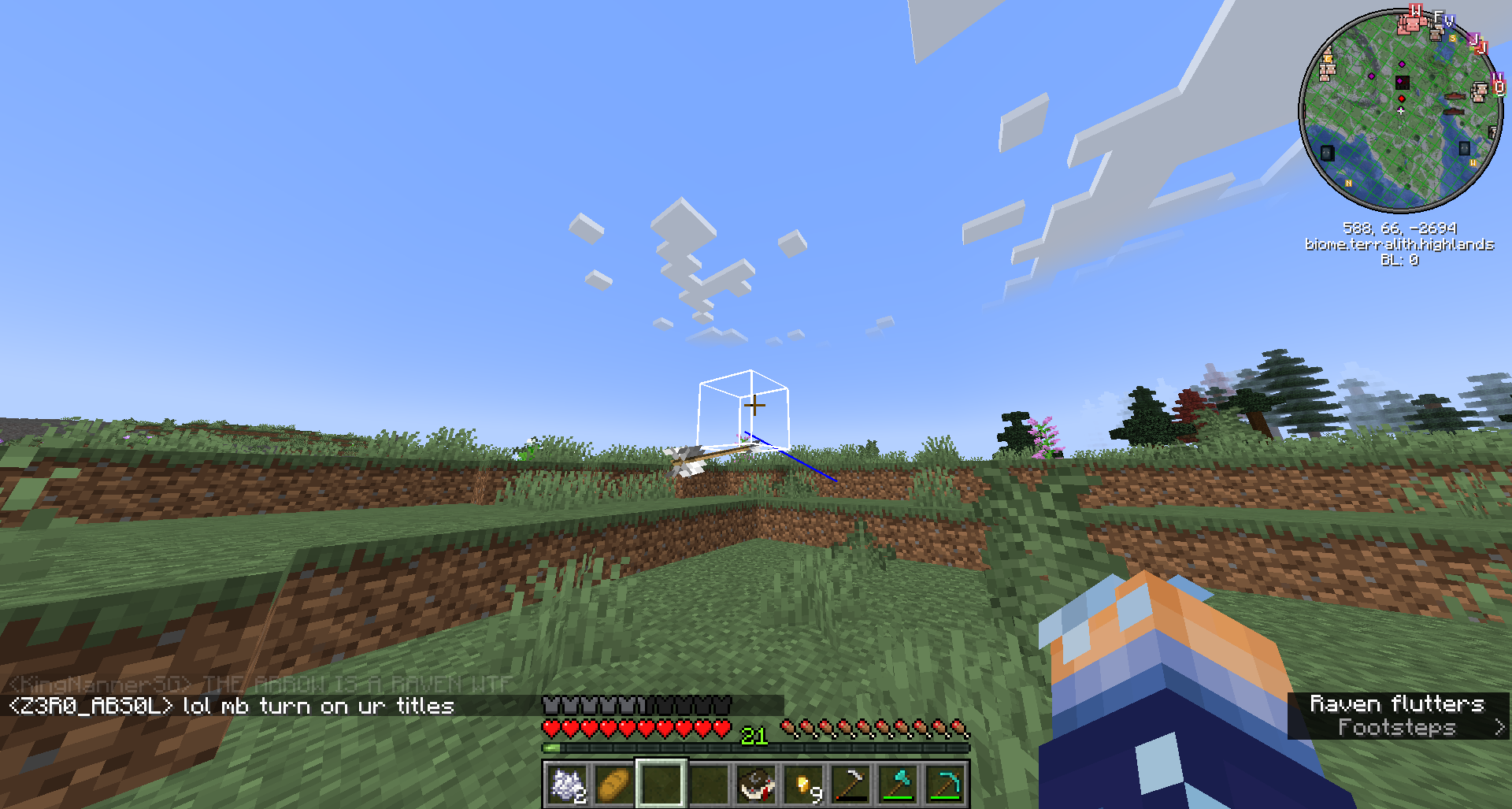Select the diamond pickaxe in the hotbar
This screenshot has height=809, width=1512.
[x=947, y=783]
